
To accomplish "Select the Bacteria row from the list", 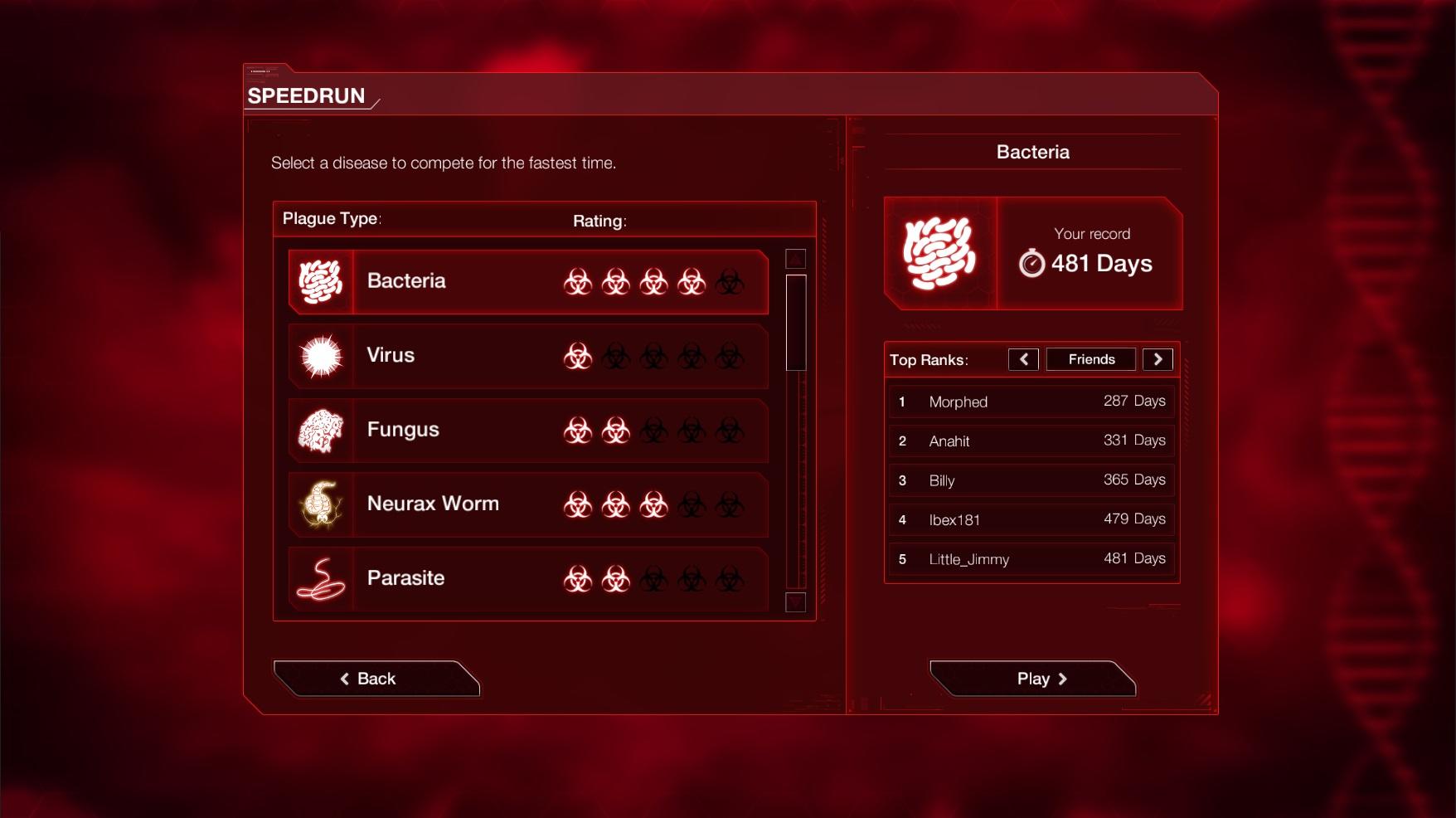I will (x=528, y=281).
